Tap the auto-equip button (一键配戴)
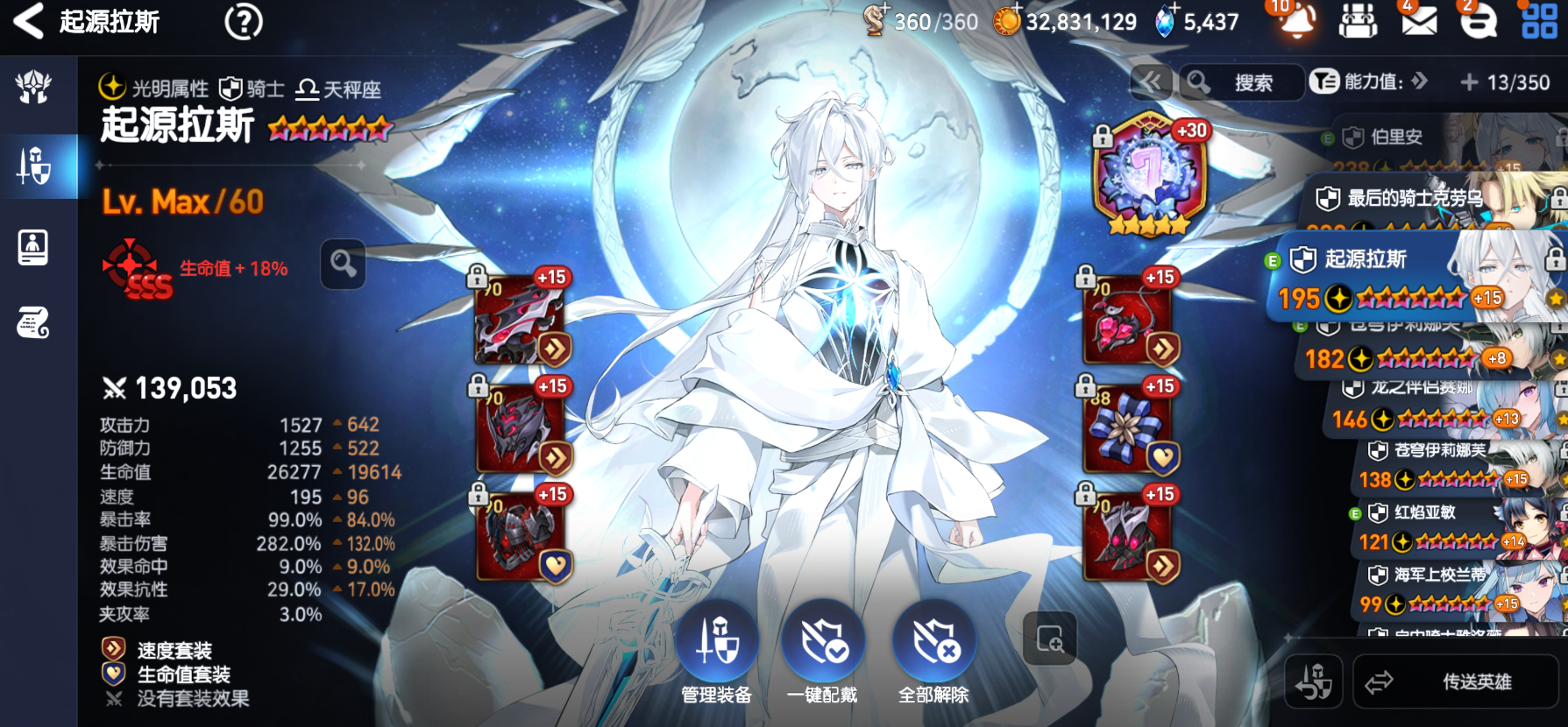This screenshot has height=727, width=1568. 823,653
